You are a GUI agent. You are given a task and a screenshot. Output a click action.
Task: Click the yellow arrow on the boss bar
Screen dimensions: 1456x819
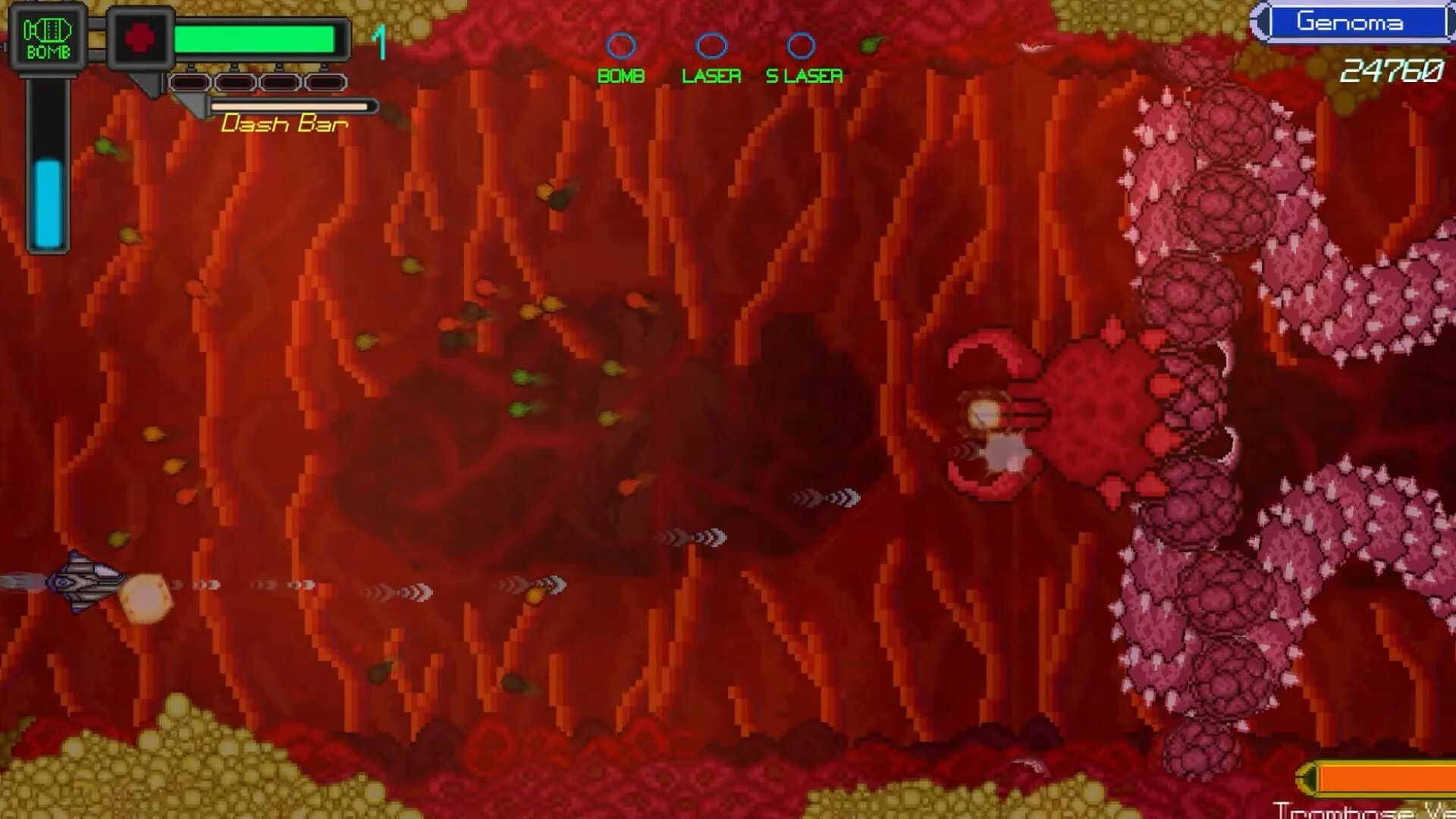tap(1308, 775)
